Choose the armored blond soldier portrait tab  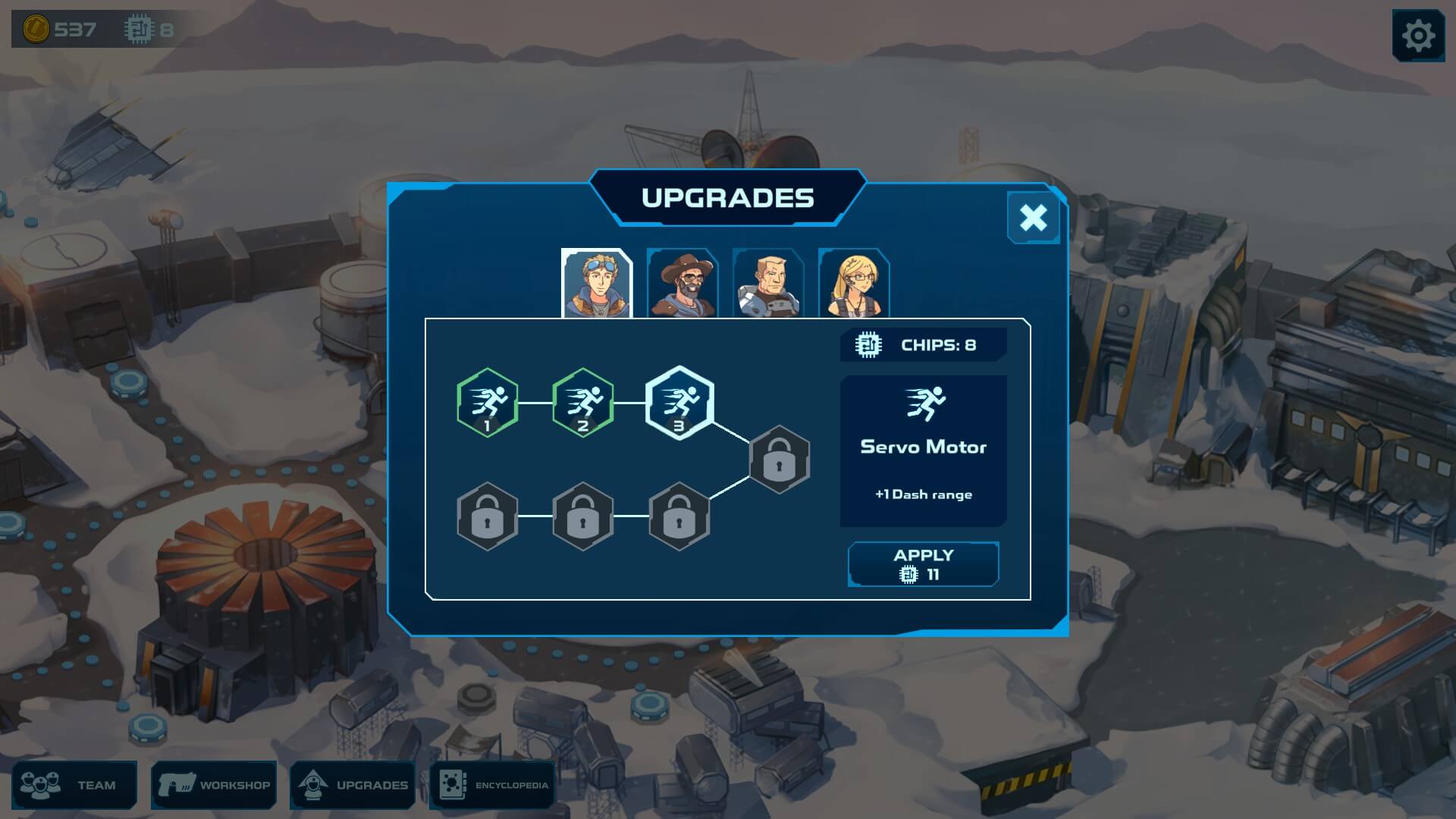coord(768,284)
